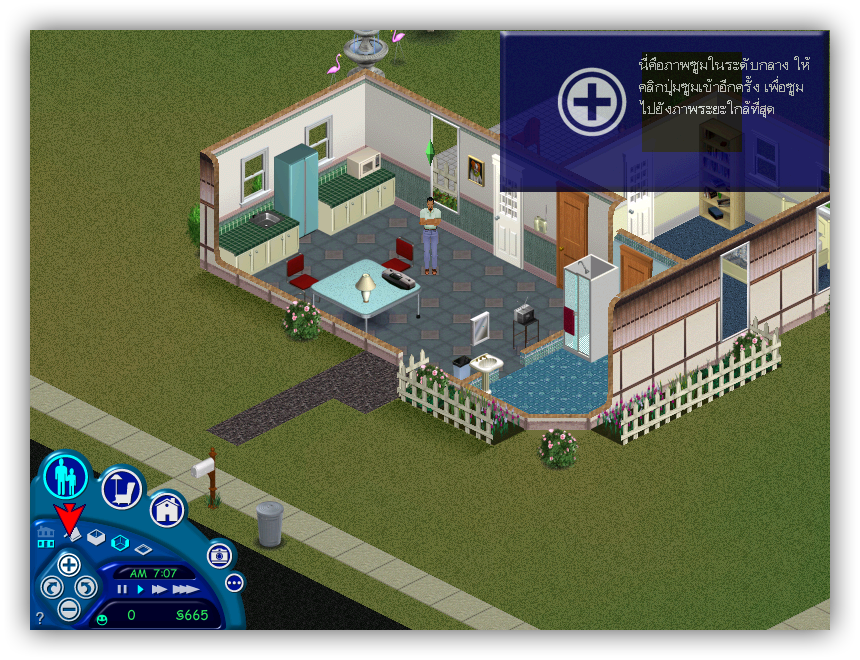Open the camera snapshot tool
This screenshot has width=860, height=660.
click(219, 555)
